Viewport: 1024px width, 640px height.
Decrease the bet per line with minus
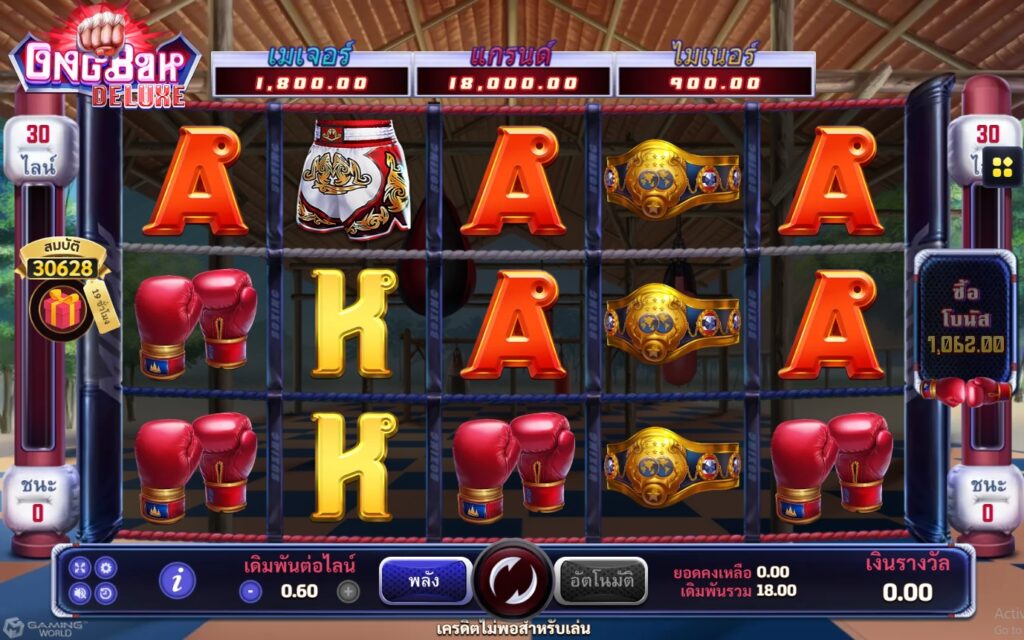pyautogui.click(x=251, y=591)
